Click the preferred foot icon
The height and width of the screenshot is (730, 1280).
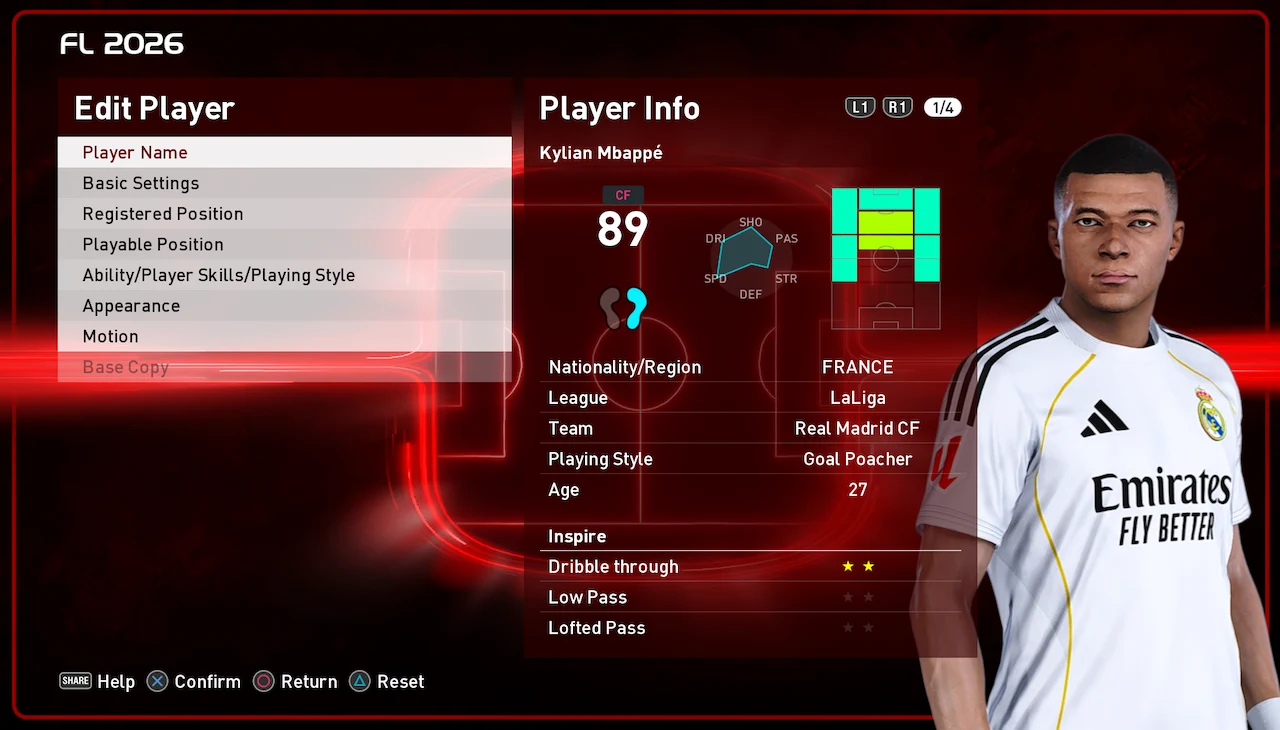624,307
